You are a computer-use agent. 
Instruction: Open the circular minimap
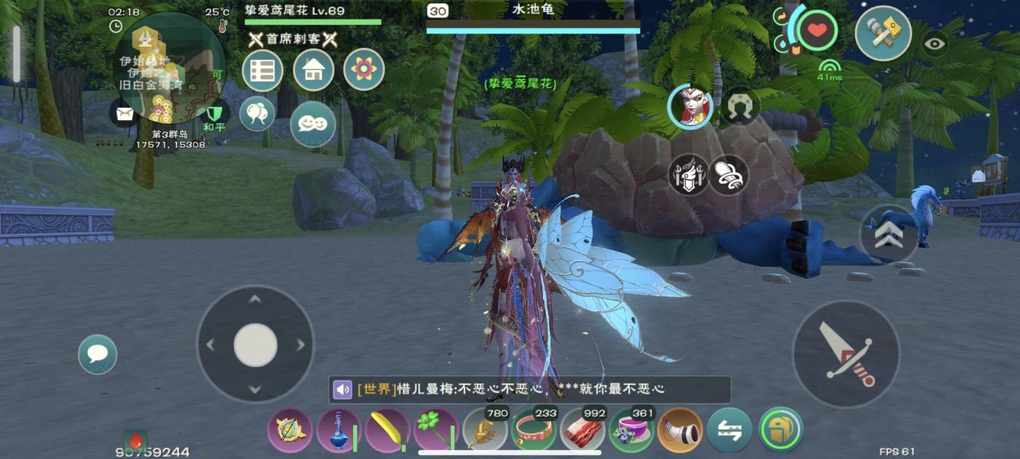click(x=168, y=68)
